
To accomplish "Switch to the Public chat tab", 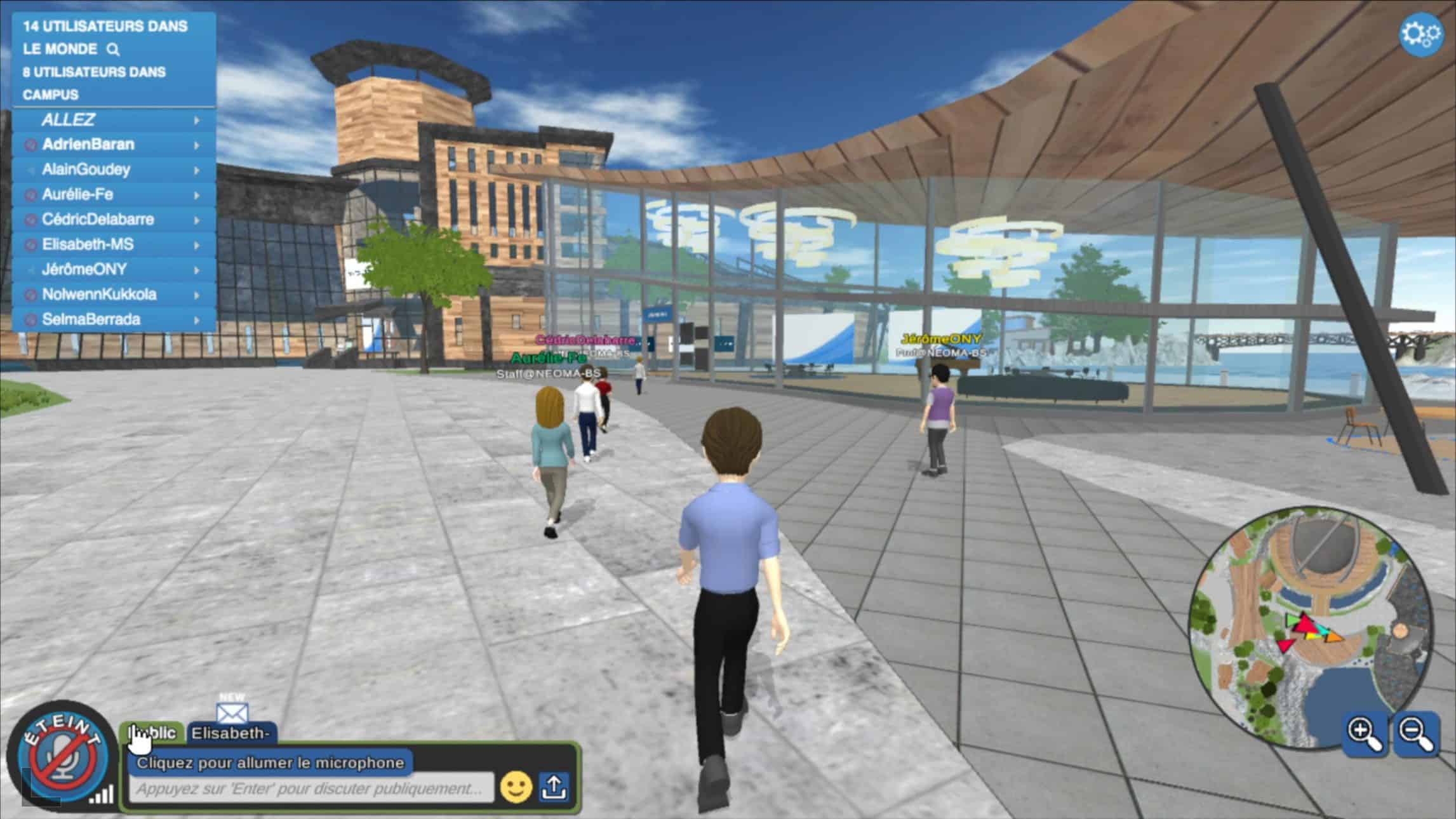I will pos(153,733).
